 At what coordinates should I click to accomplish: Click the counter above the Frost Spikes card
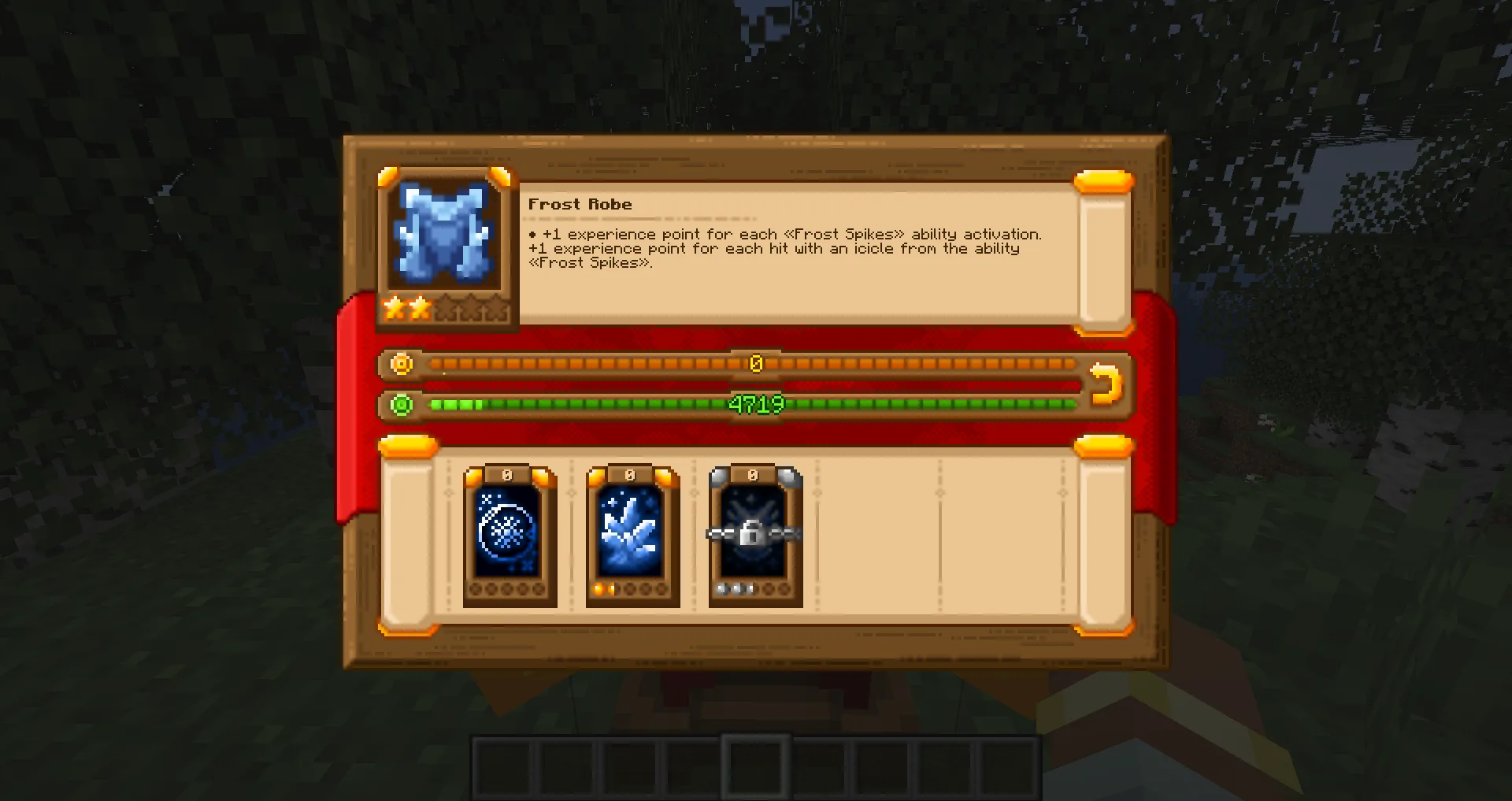tap(631, 473)
